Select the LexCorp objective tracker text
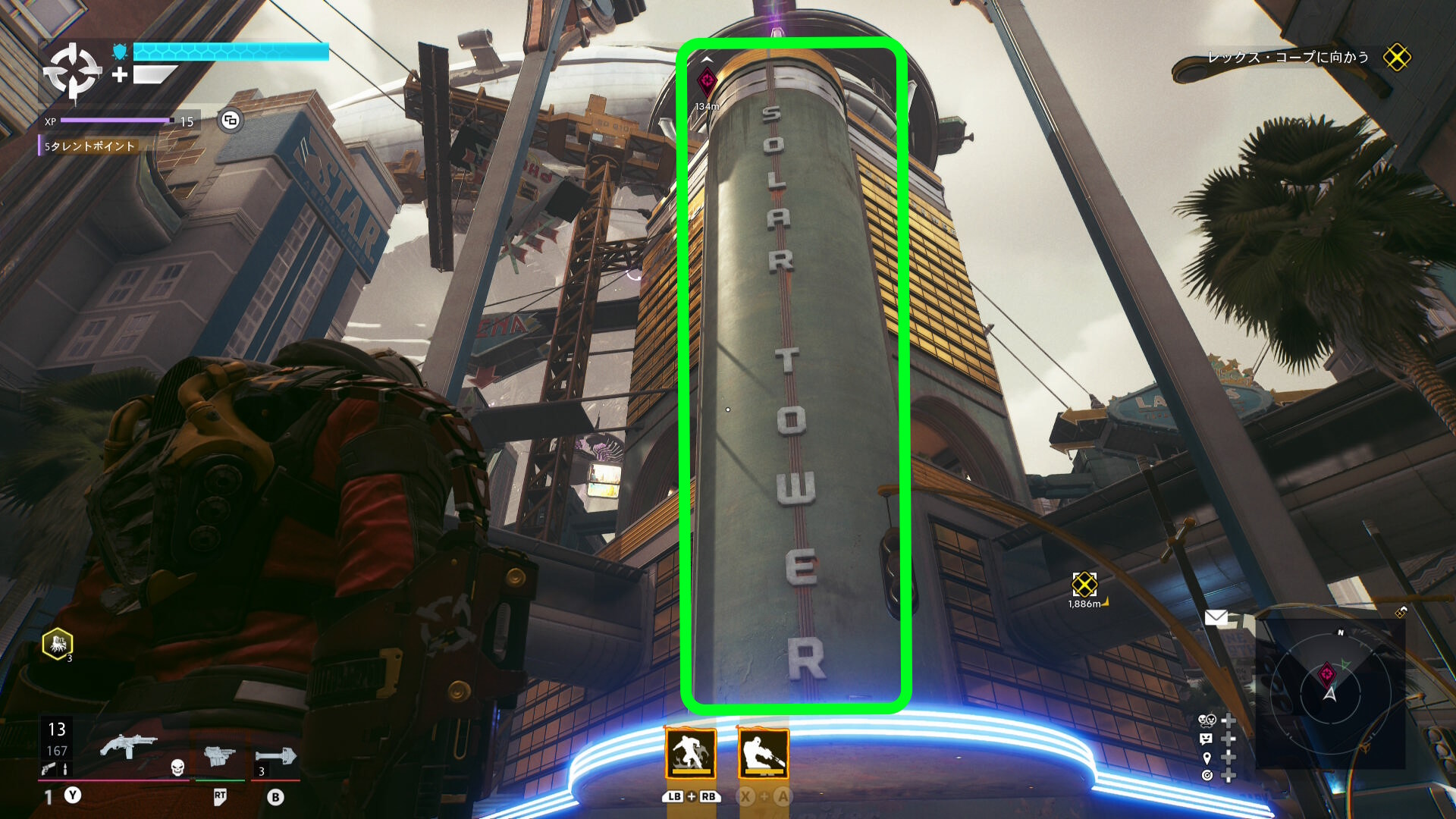The width and height of the screenshot is (1456, 819). tap(1288, 58)
